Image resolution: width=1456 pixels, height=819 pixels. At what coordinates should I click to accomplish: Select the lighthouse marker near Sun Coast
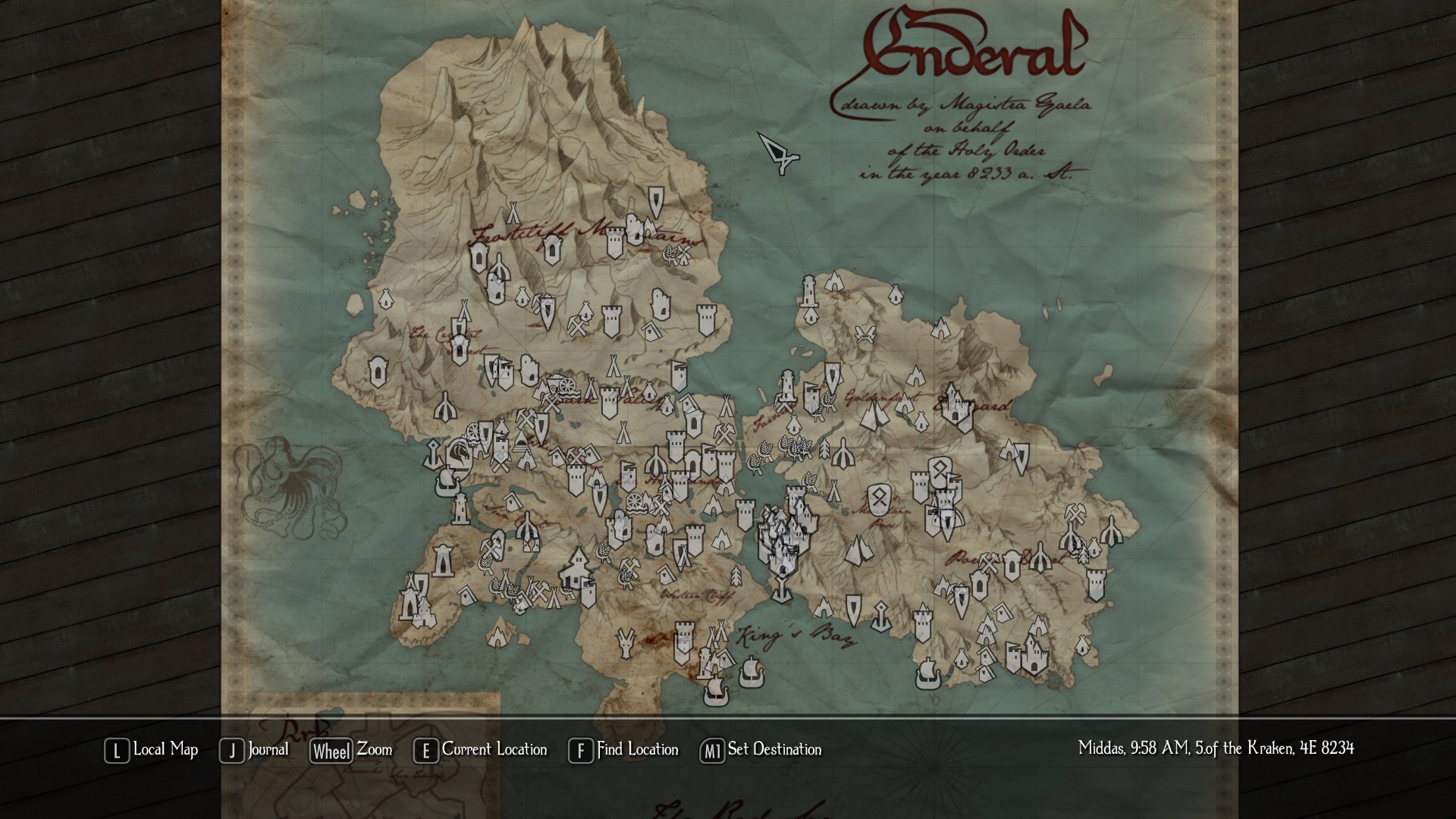(x=460, y=508)
